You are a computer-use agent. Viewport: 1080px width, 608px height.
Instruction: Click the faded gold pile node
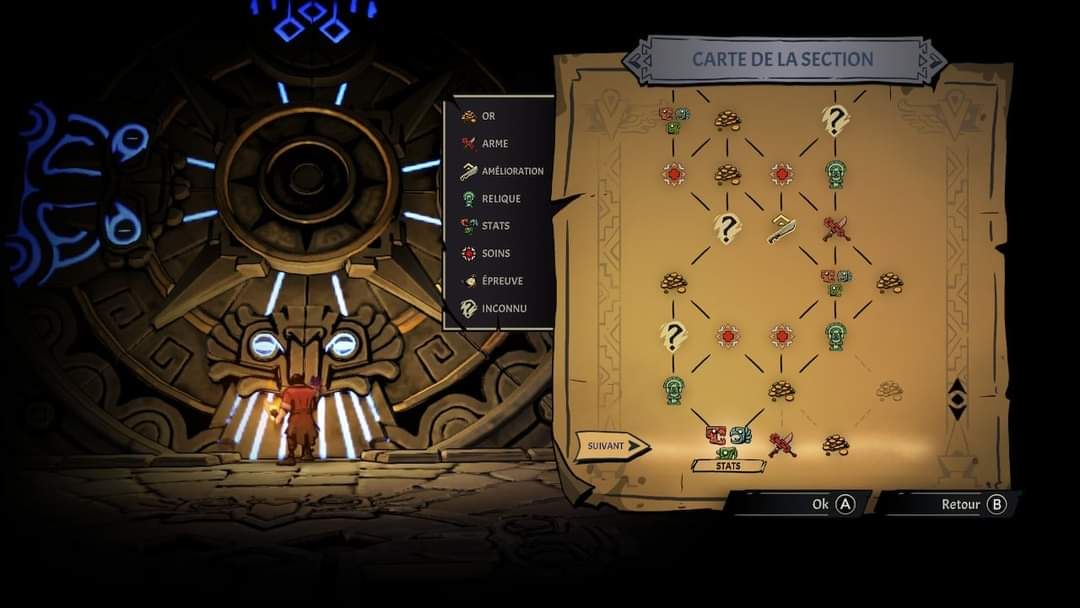coord(889,390)
